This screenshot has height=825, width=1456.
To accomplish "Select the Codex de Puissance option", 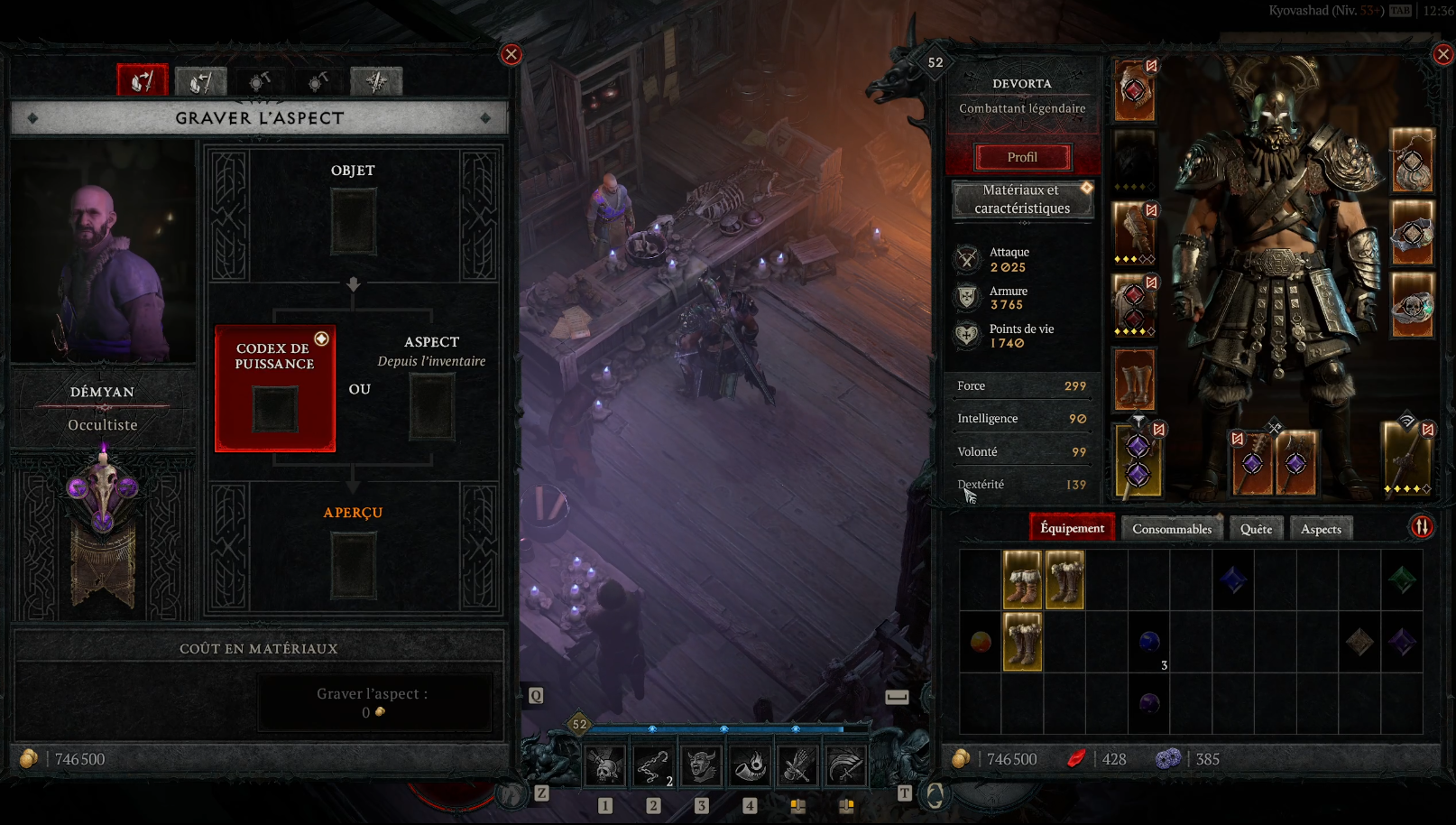I will point(275,388).
